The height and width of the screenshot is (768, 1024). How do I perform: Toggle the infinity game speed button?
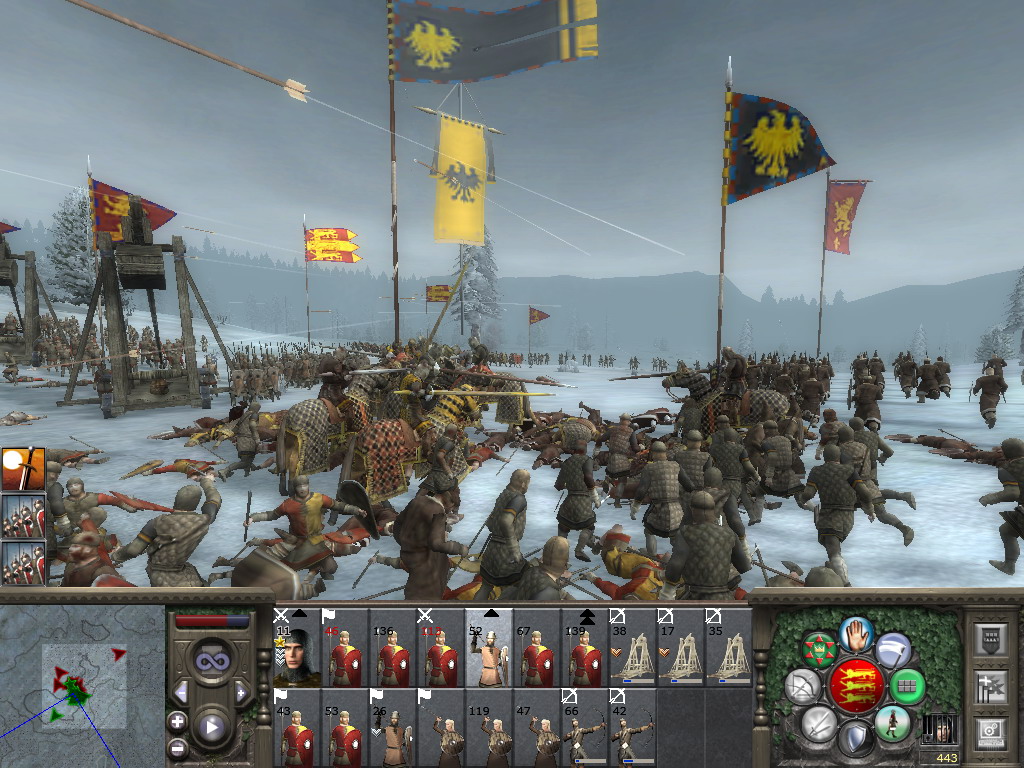211,662
